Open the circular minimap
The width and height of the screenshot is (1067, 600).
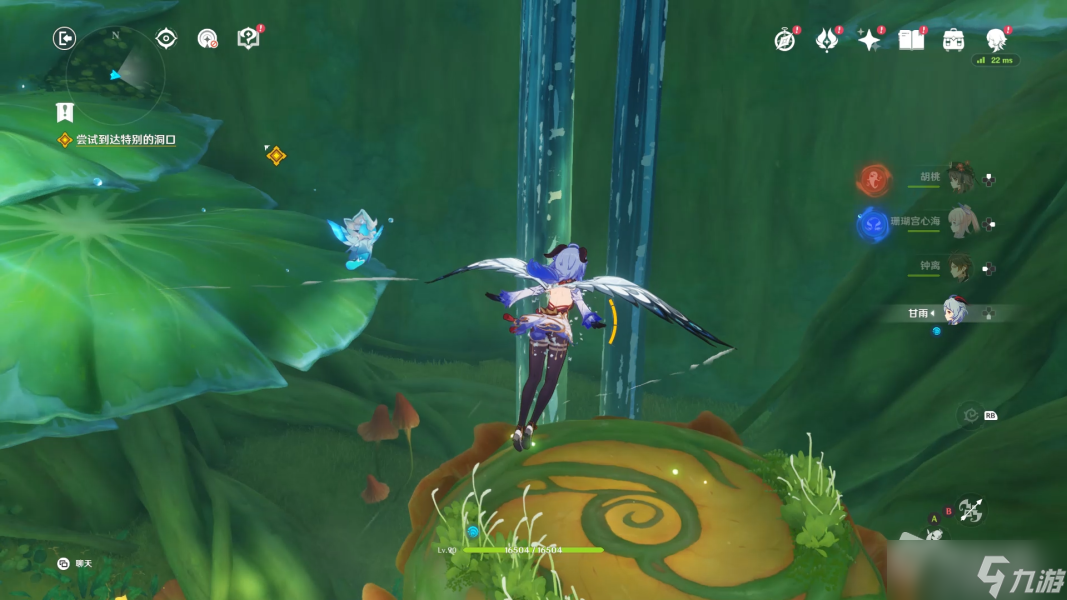tap(113, 72)
